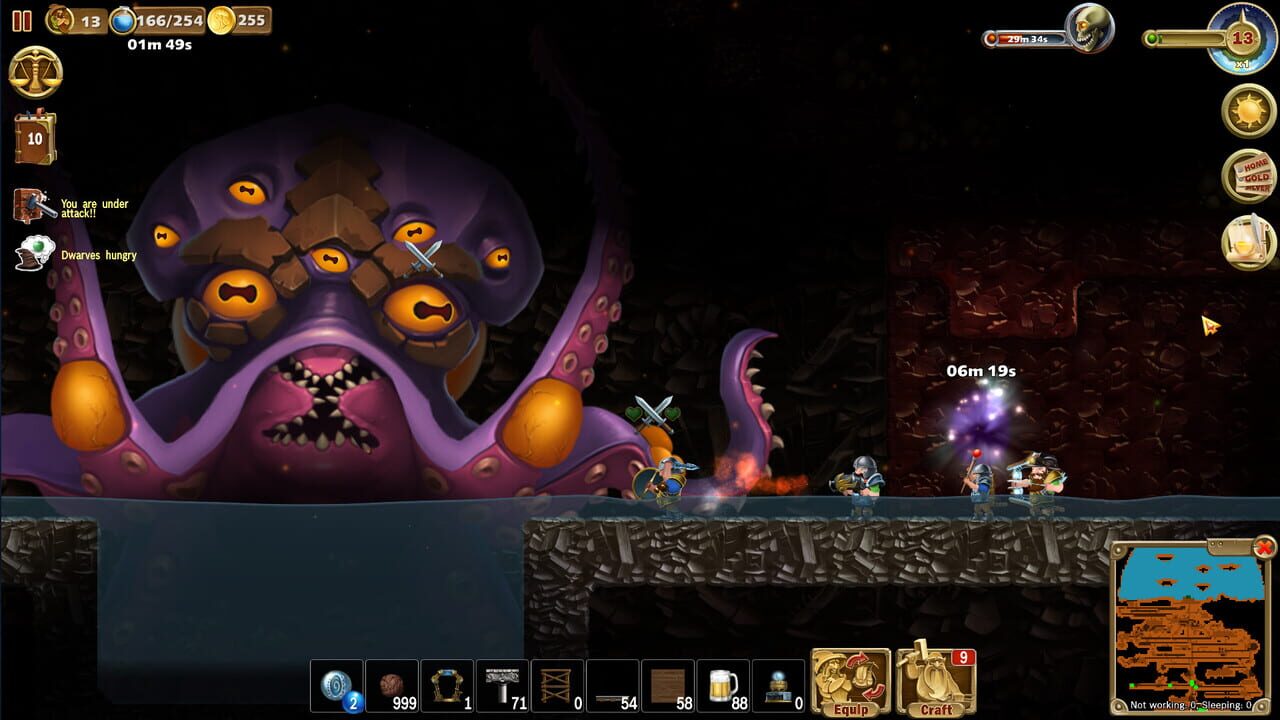Click the "Dwarves hungry" notification
The image size is (1280, 720).
pyautogui.click(x=78, y=255)
